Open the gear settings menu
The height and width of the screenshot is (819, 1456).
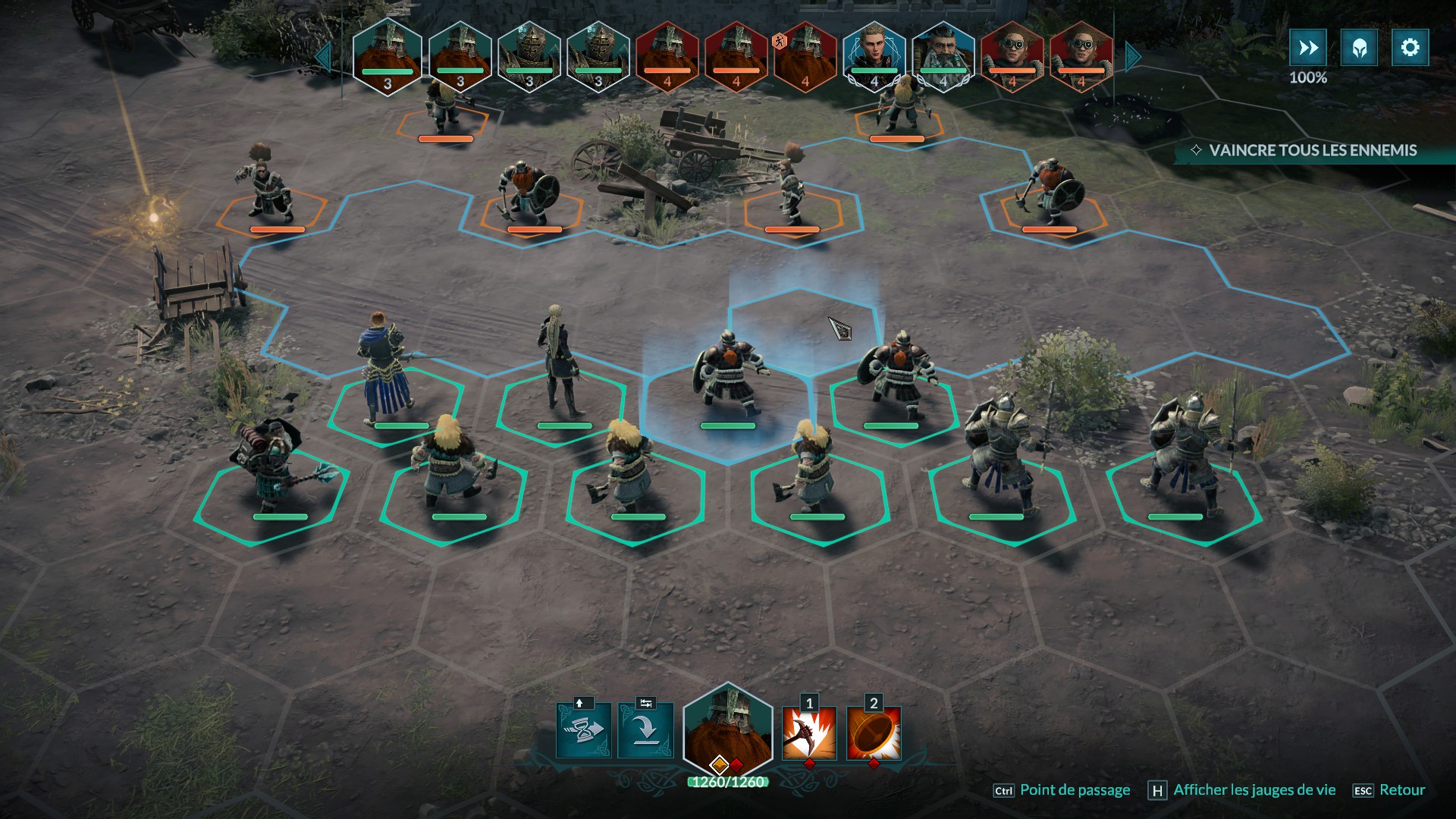tap(1410, 48)
